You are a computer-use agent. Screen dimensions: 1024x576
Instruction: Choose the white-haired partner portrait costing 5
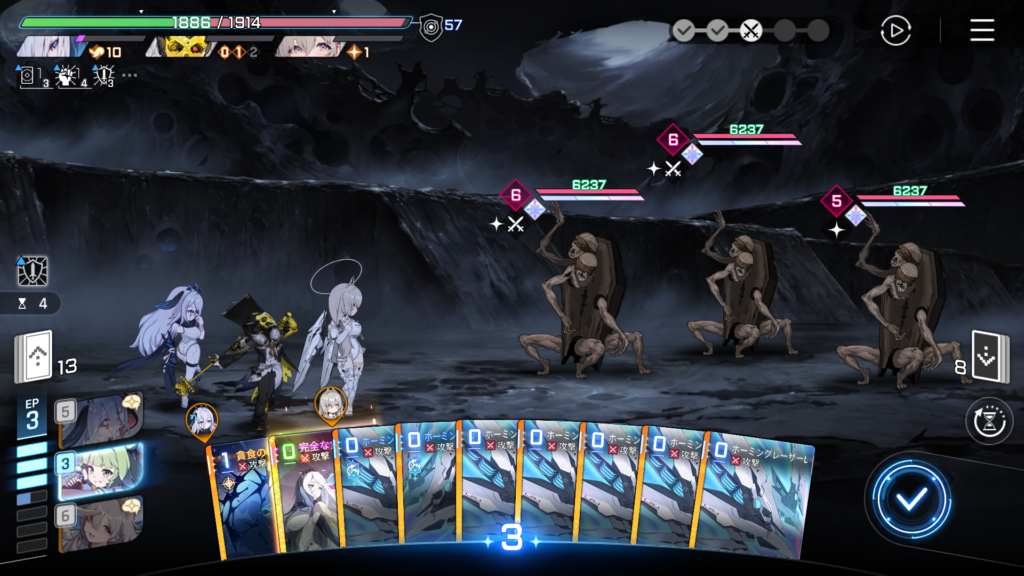100,418
